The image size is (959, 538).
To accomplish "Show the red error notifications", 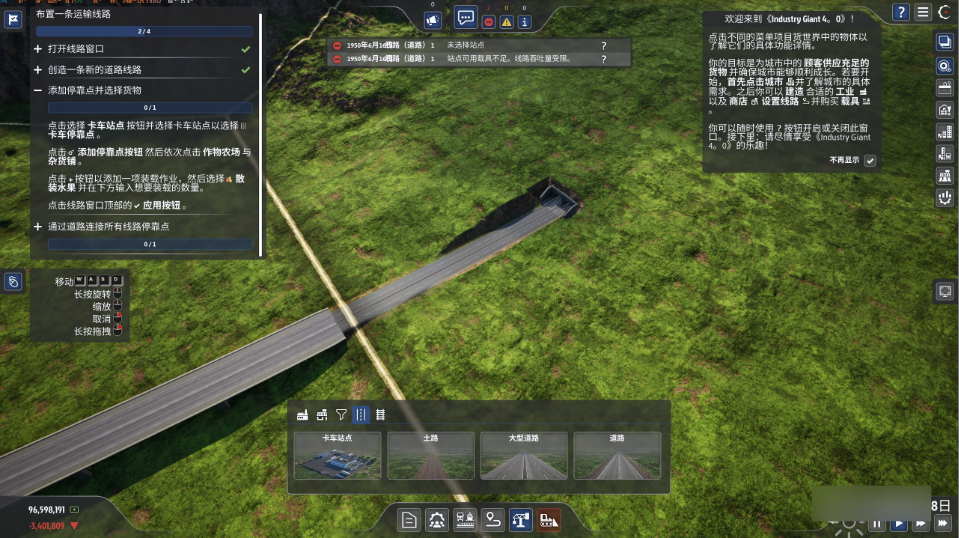I will click(x=489, y=21).
